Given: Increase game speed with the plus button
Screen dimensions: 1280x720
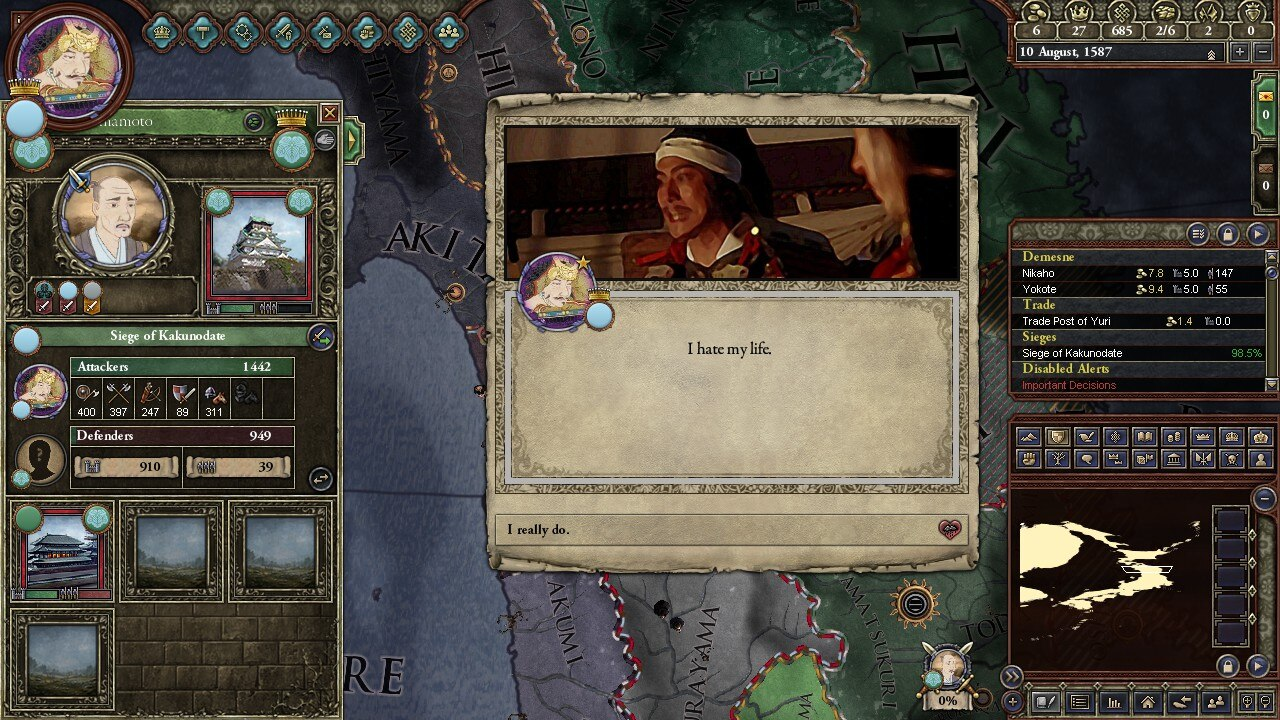Looking at the screenshot, I should point(1240,52).
